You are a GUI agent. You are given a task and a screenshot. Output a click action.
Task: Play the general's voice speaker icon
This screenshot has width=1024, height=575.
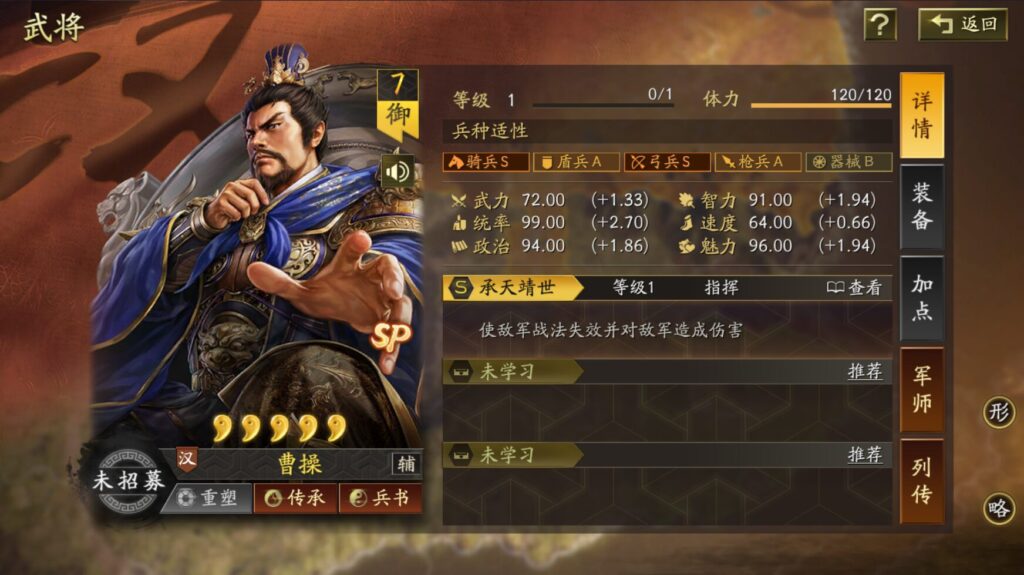397,171
